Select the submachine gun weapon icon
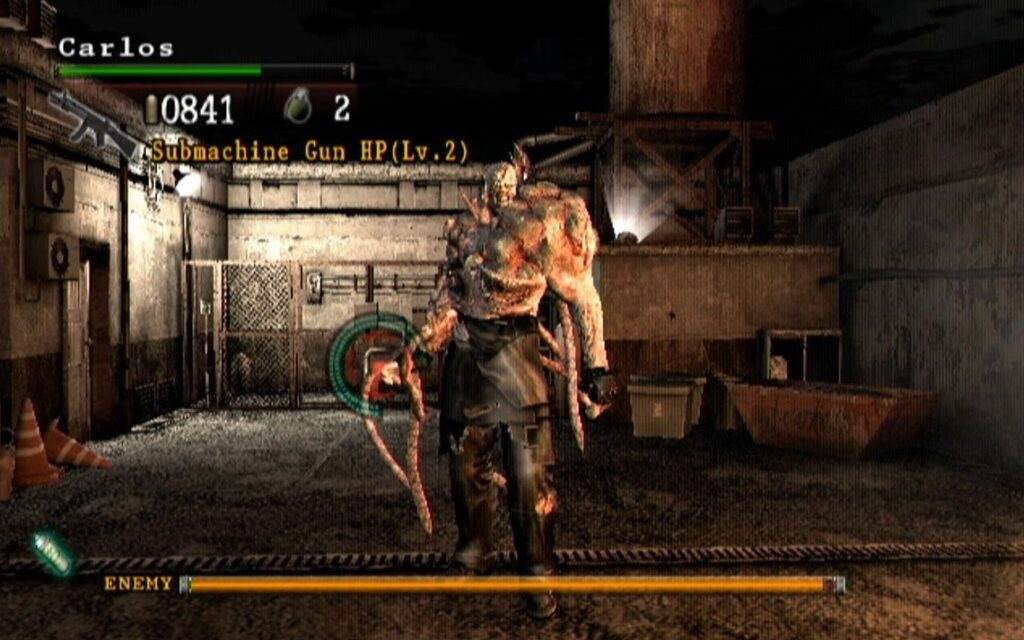Image resolution: width=1024 pixels, height=640 pixels. pyautogui.click(x=95, y=125)
